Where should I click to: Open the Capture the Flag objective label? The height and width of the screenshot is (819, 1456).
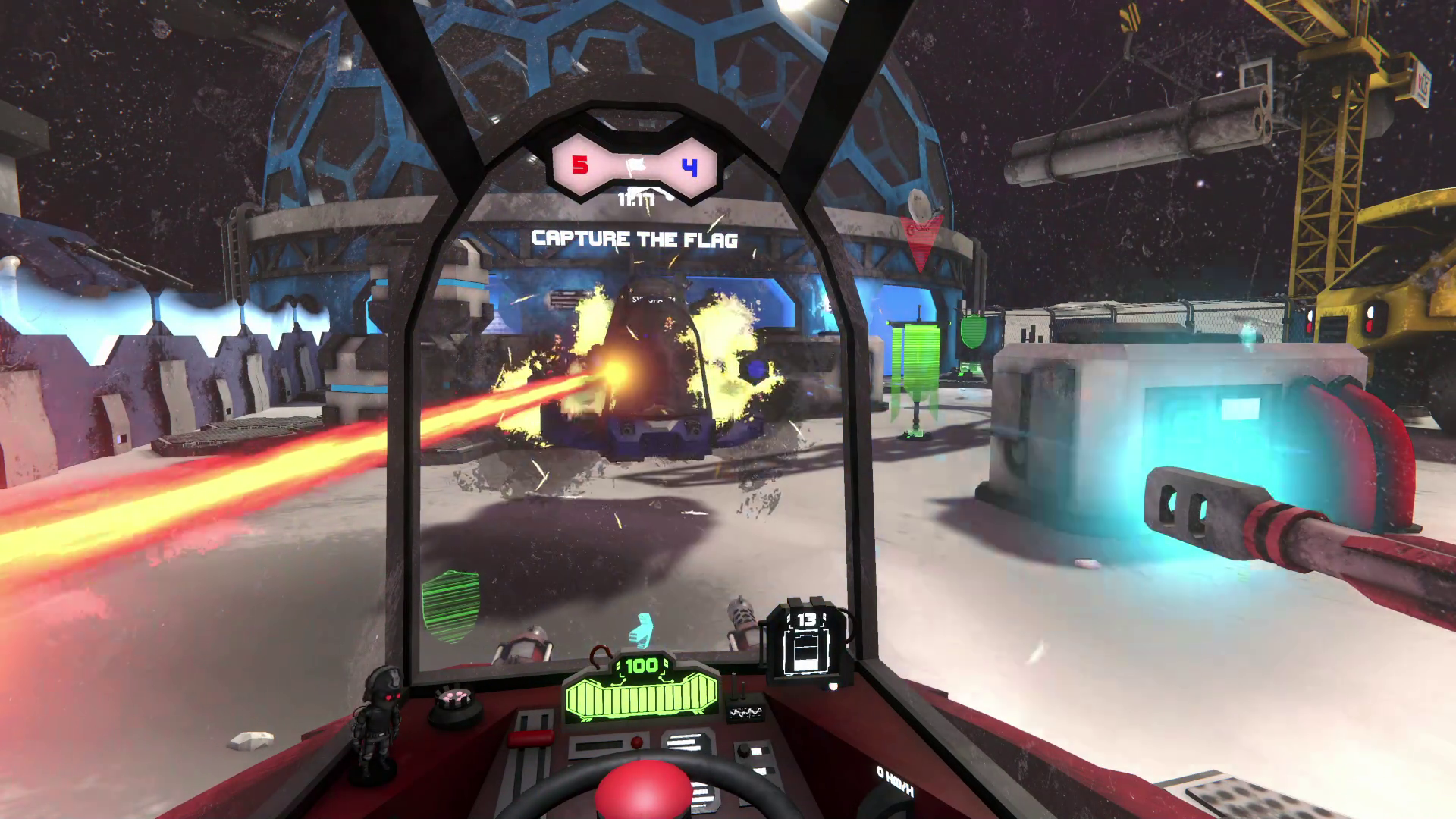(x=635, y=240)
